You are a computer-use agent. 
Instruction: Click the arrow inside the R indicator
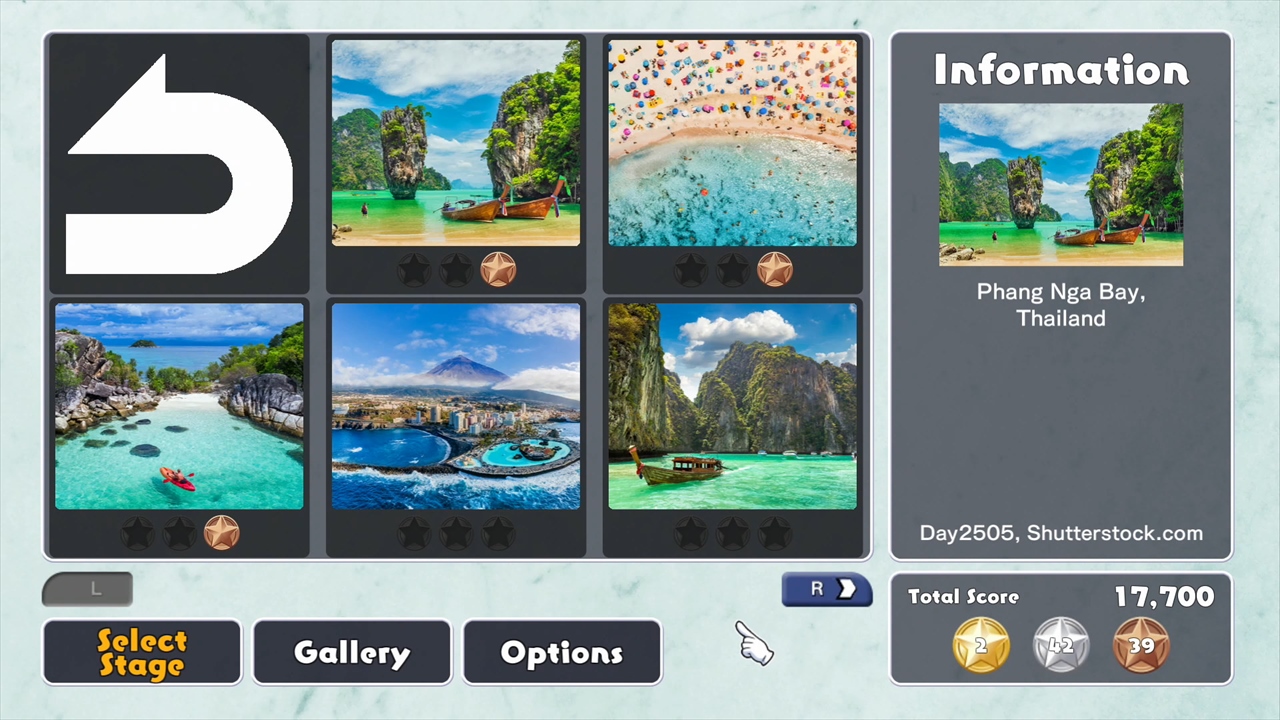(847, 589)
